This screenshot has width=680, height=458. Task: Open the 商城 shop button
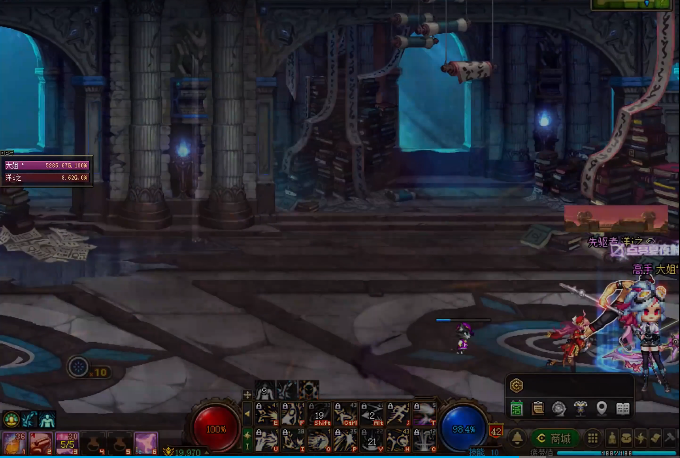pyautogui.click(x=554, y=438)
